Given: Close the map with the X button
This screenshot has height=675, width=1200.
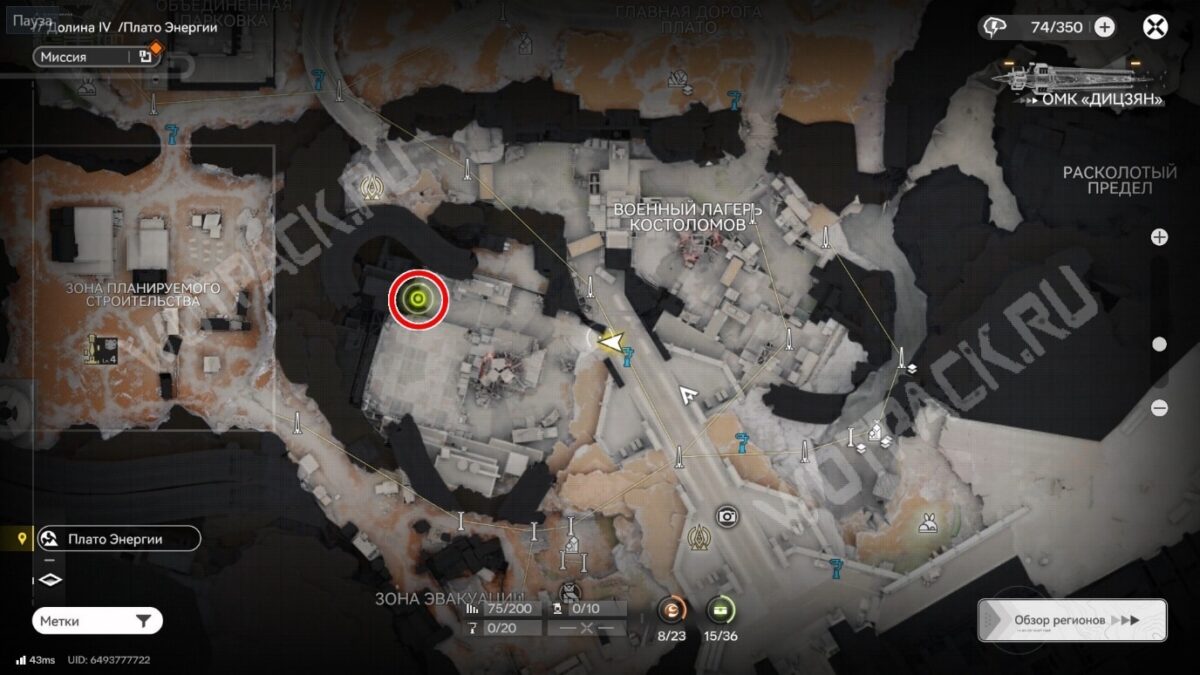Looking at the screenshot, I should coord(1155,27).
